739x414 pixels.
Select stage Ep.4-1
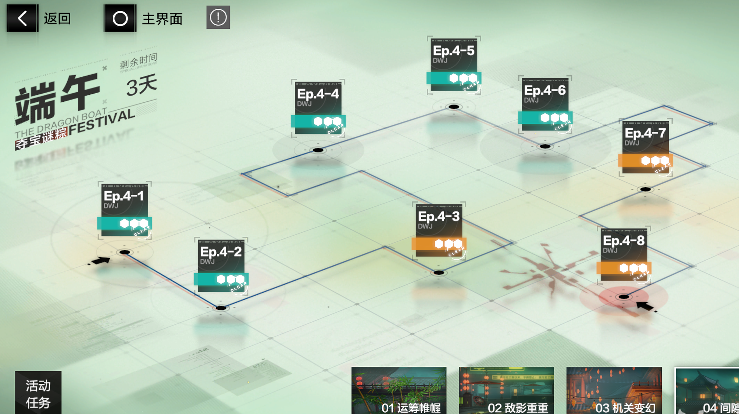click(125, 208)
